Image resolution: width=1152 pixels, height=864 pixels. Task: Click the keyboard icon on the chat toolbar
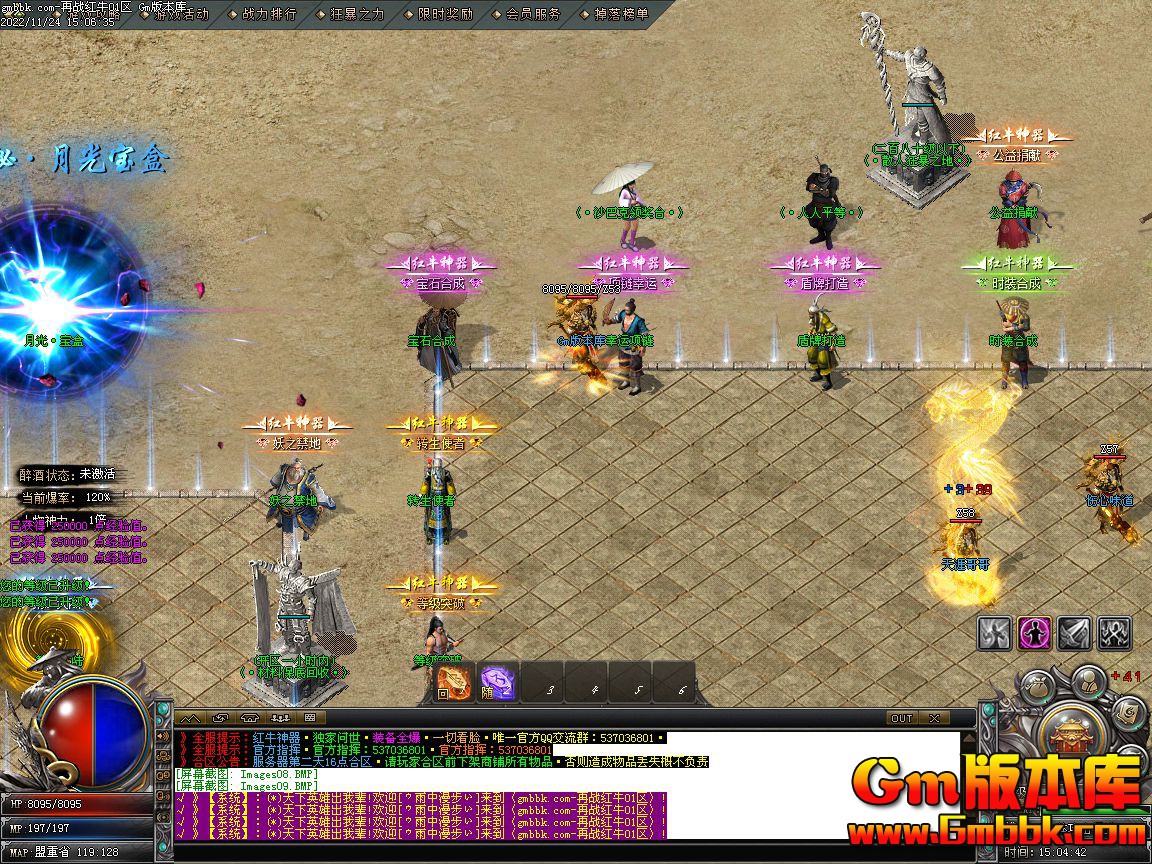[x=309, y=718]
